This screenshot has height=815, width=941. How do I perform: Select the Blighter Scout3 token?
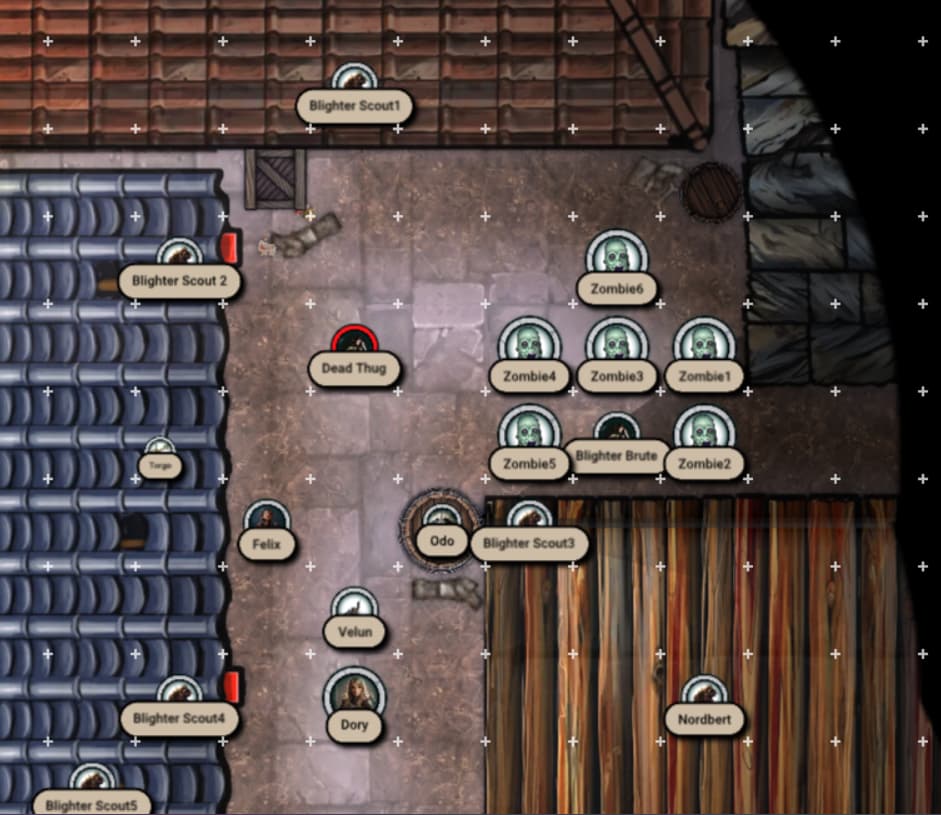click(529, 520)
